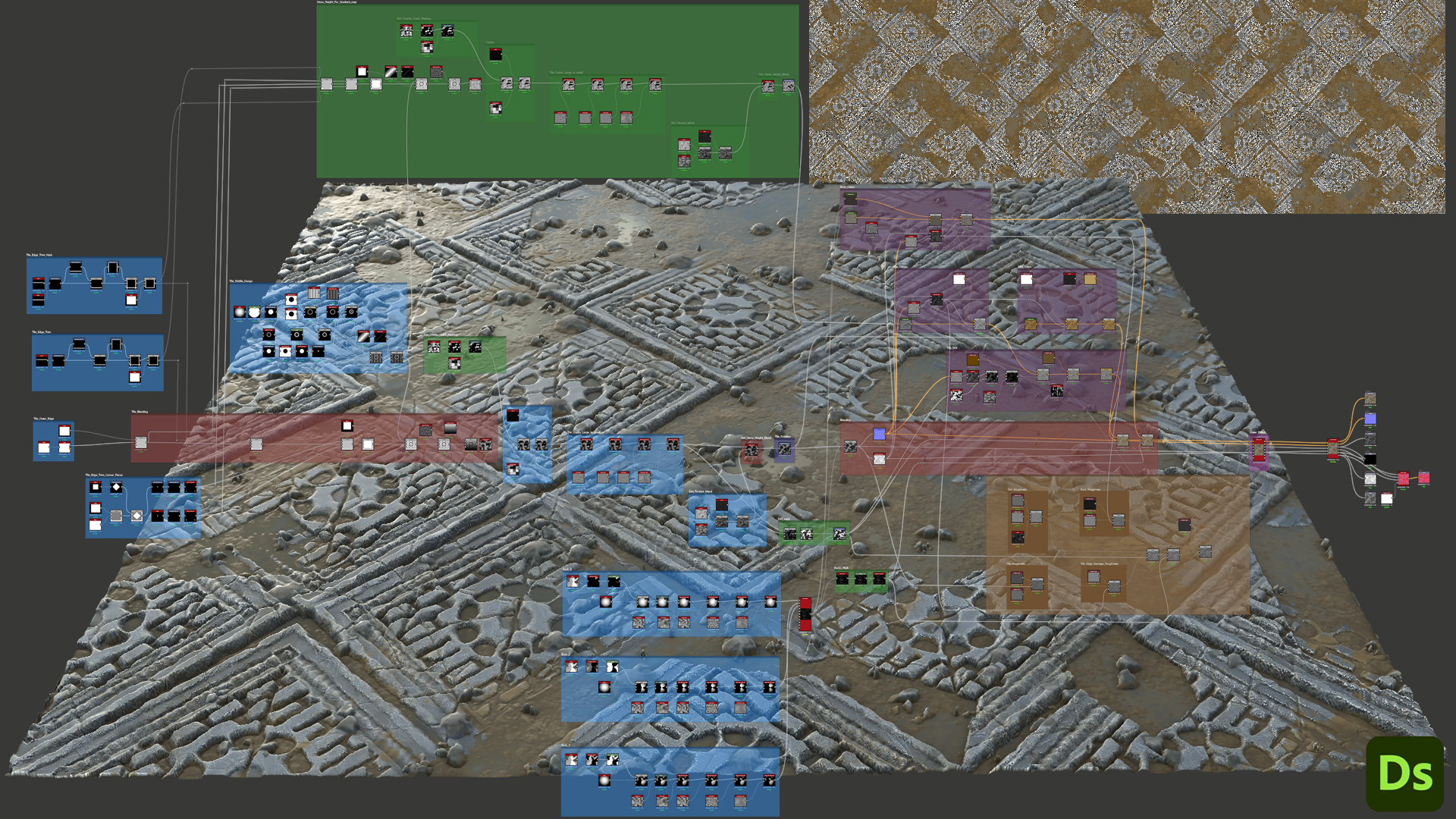
Task: Click the blue normal map output node
Action: (x=1370, y=418)
